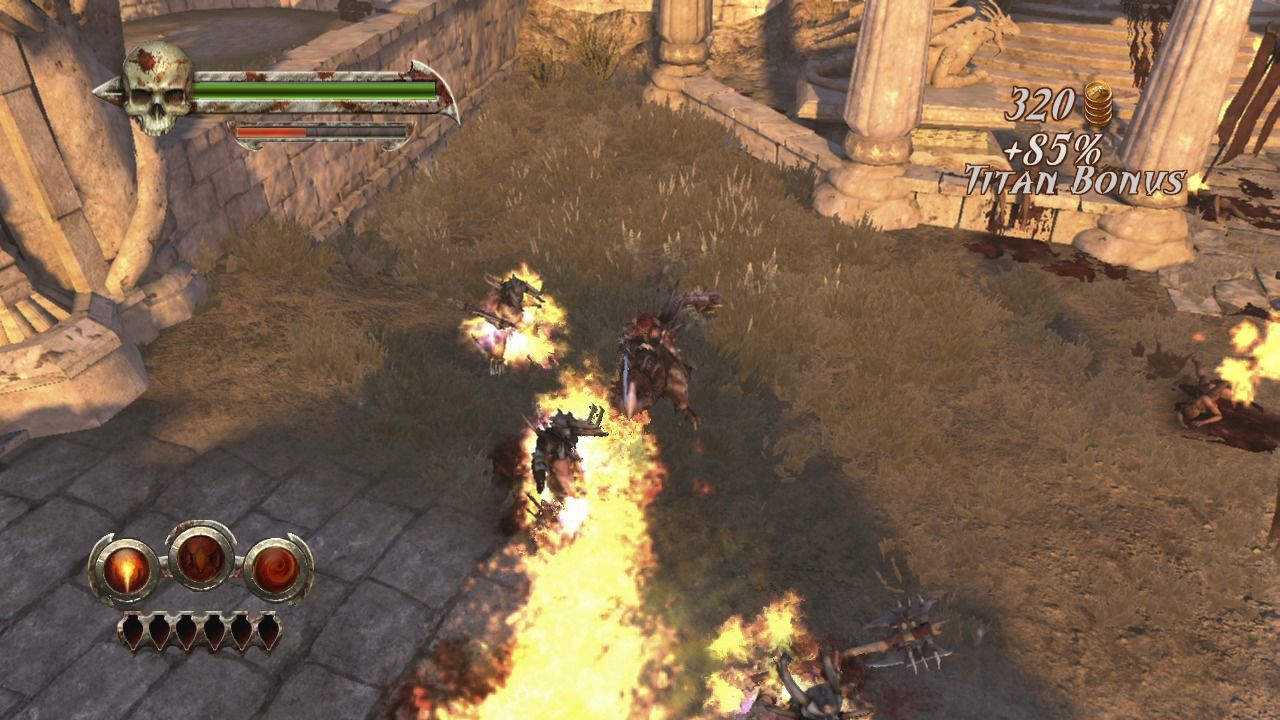Select the gold coin stack icon
Screen dimensions: 1280x720
[1097, 104]
